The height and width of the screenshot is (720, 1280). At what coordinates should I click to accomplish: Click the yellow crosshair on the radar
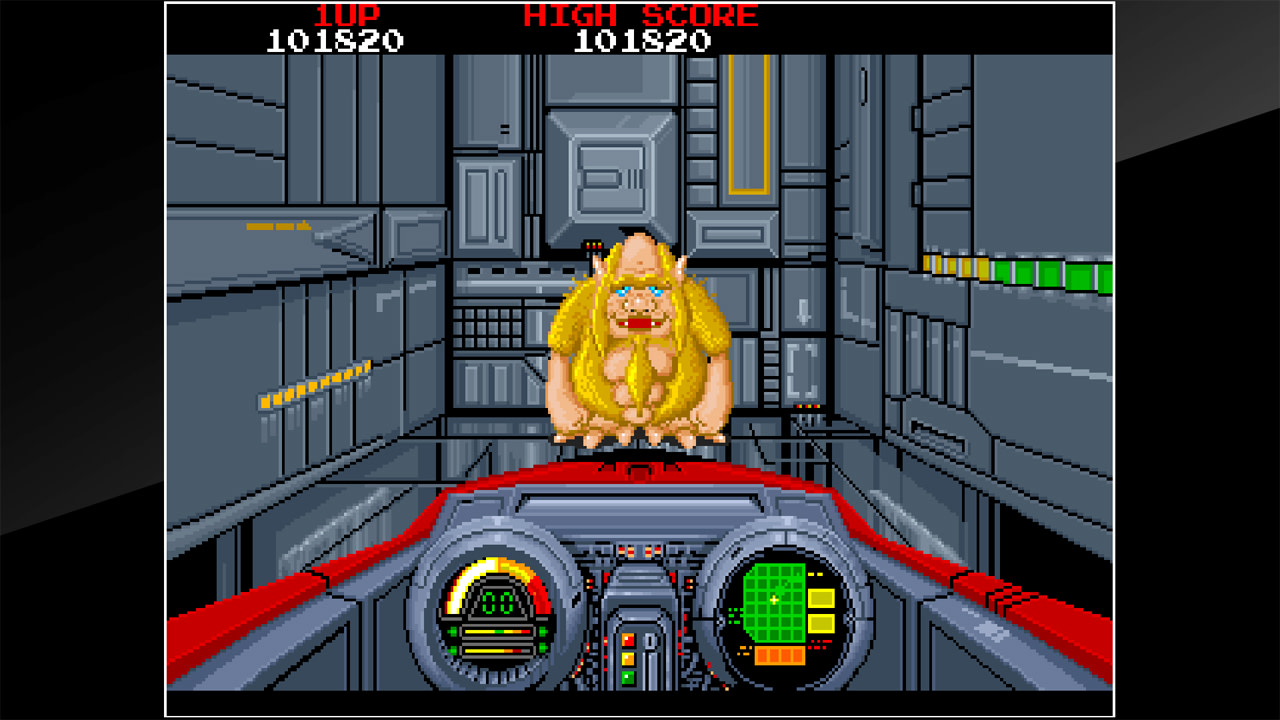774,600
